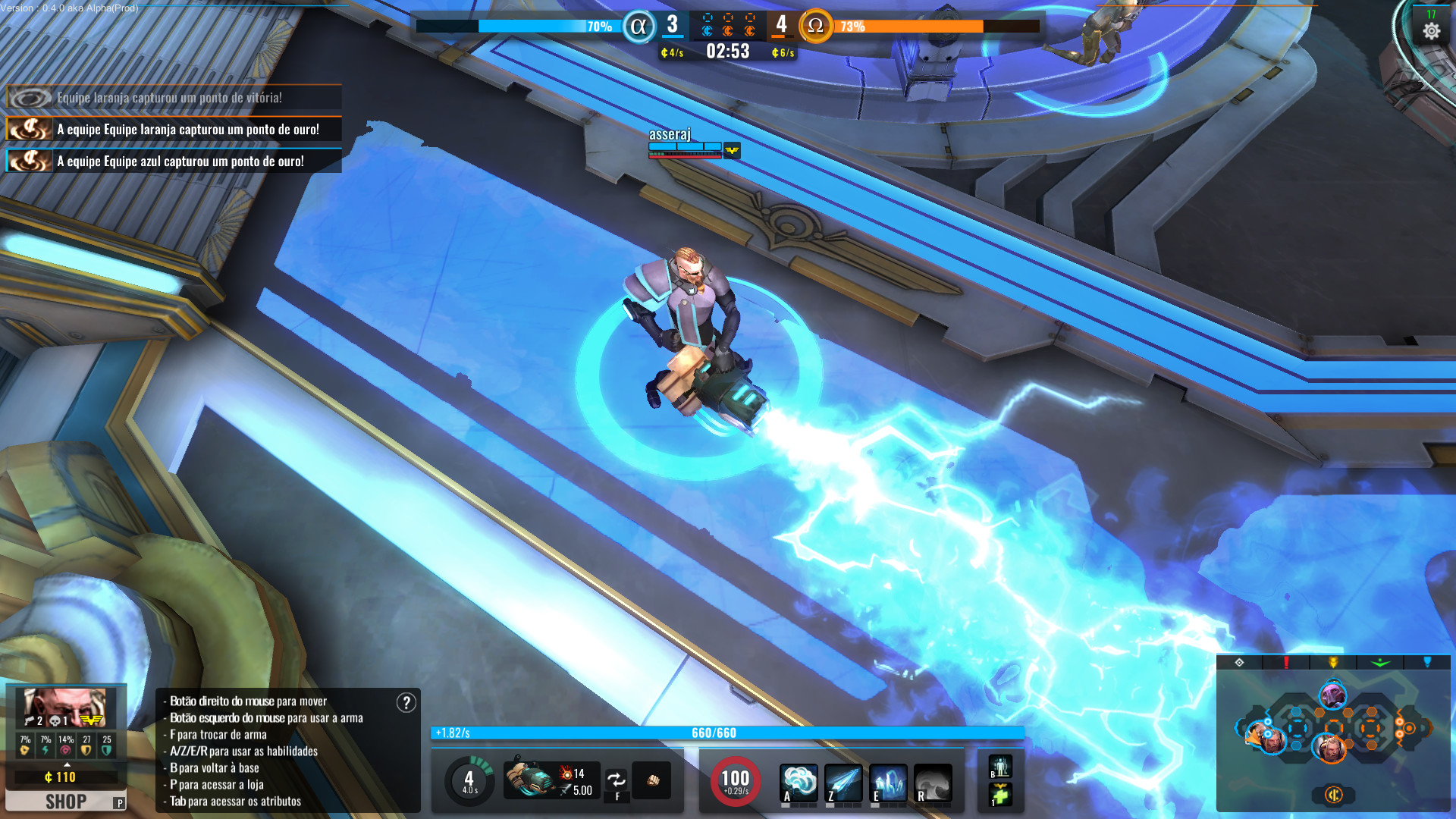Expand the blue team capture message
The image size is (1456, 819).
coord(174,161)
